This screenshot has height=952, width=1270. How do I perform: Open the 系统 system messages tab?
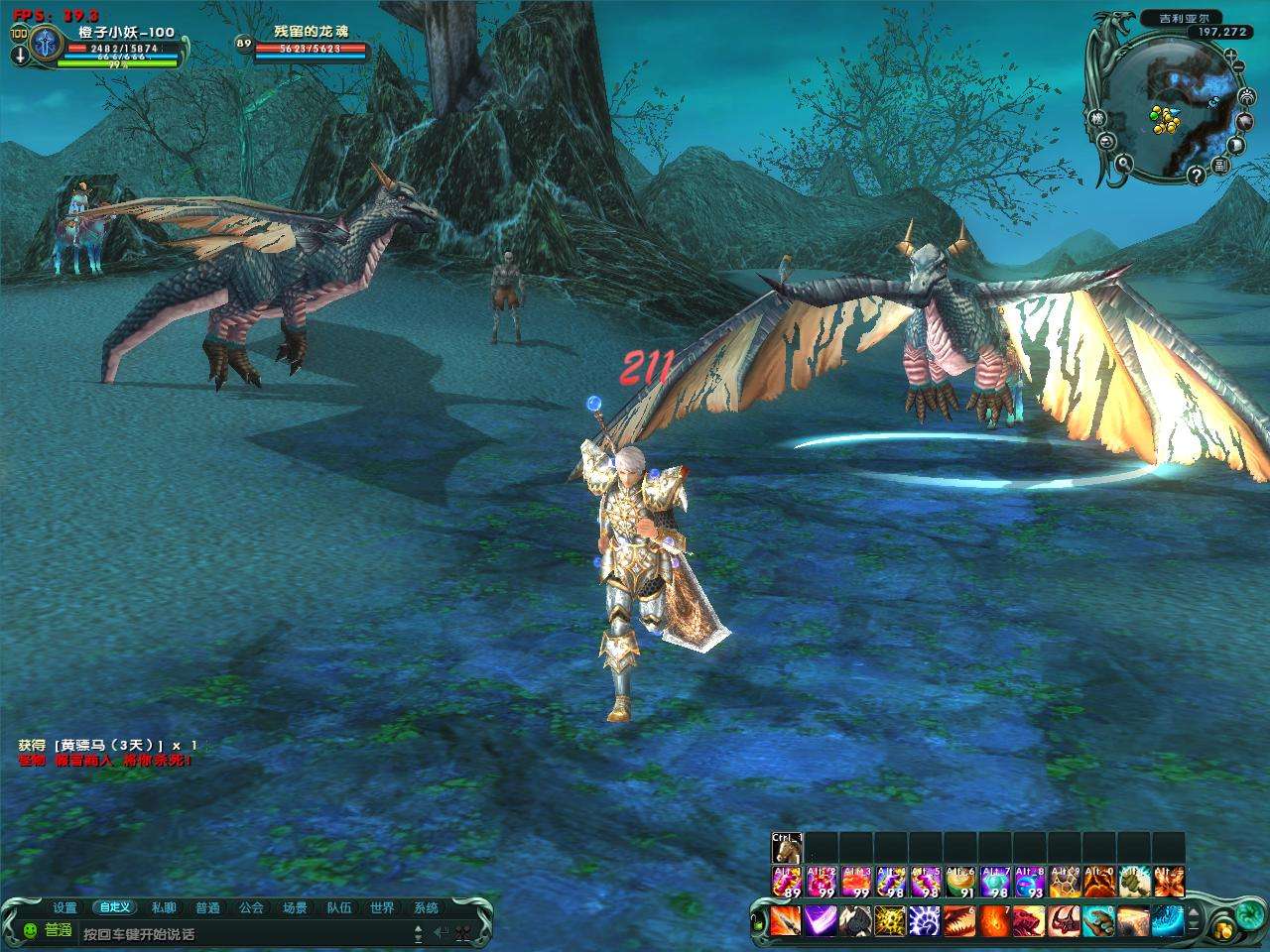click(x=427, y=907)
